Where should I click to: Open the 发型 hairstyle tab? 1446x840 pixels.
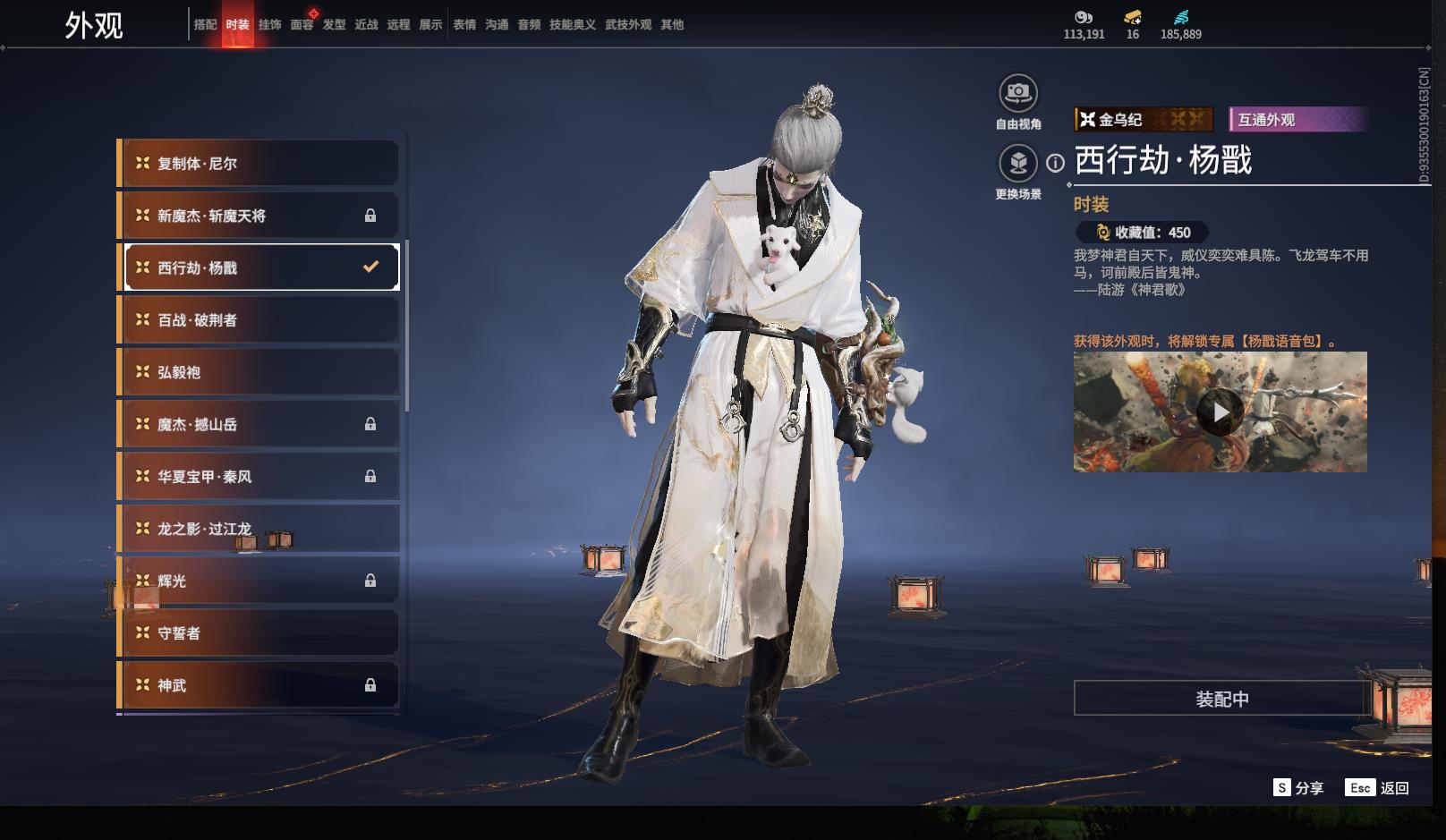click(x=334, y=25)
